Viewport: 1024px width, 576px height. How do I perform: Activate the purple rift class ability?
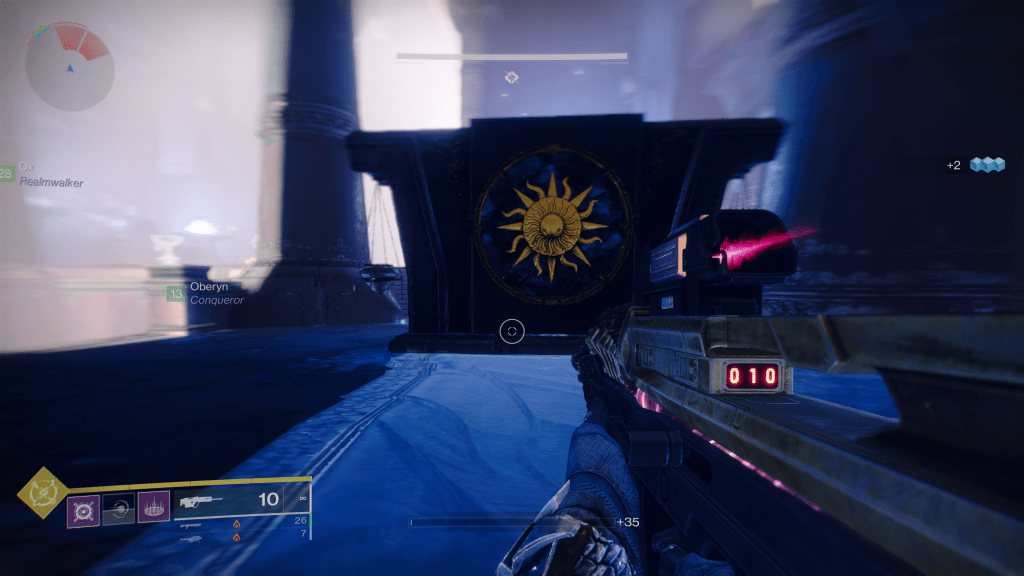click(153, 507)
